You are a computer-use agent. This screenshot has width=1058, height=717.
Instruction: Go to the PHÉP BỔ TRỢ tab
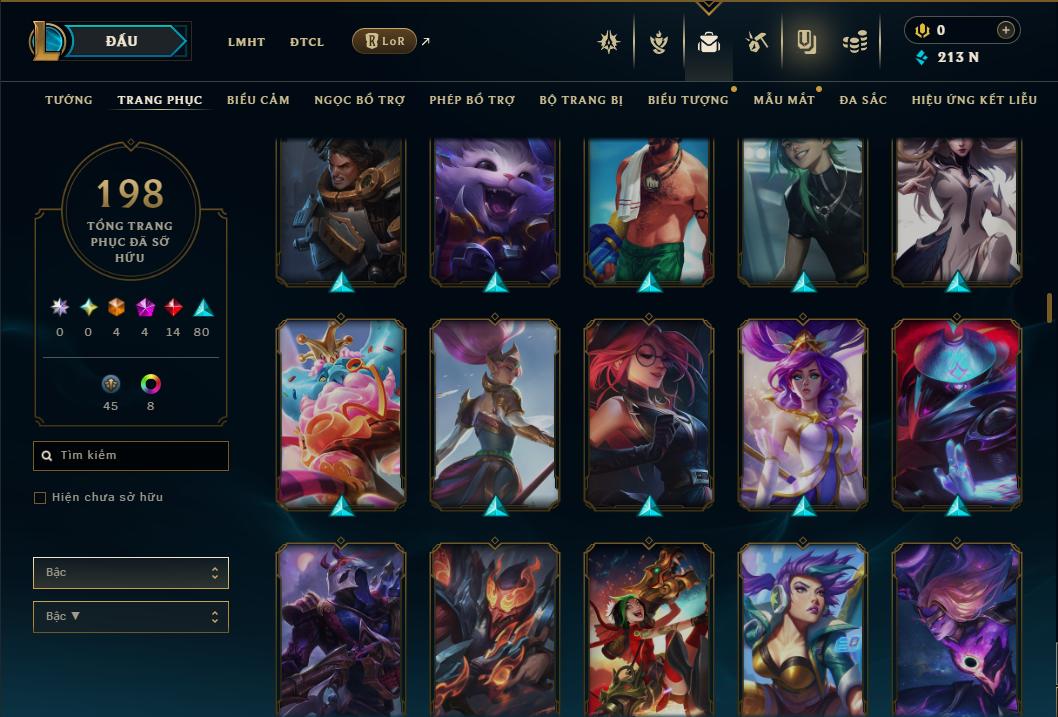[x=472, y=100]
